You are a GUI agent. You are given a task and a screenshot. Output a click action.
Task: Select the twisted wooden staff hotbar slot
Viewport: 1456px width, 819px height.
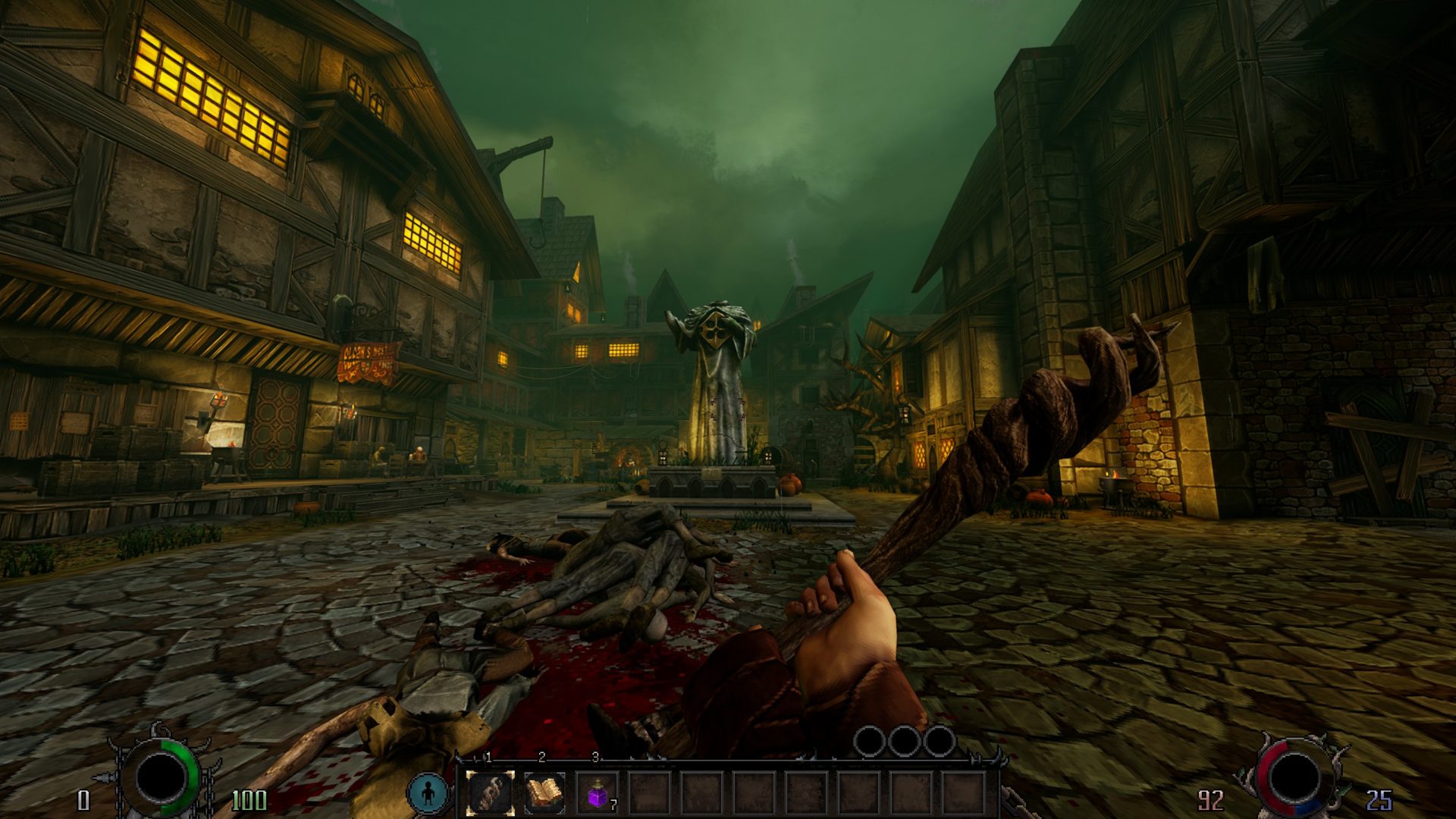click(490, 793)
